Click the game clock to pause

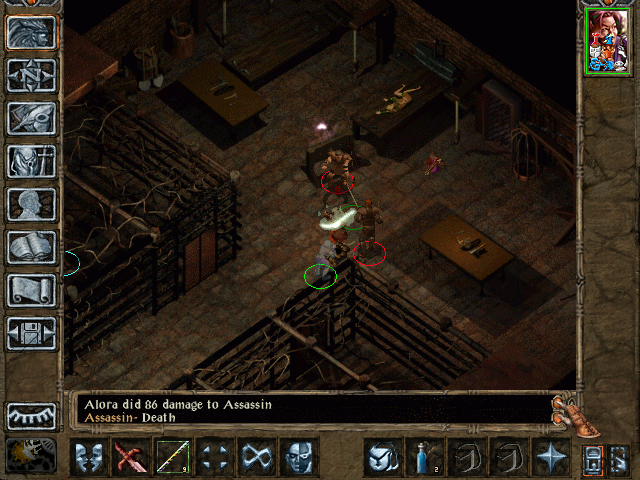[32, 456]
